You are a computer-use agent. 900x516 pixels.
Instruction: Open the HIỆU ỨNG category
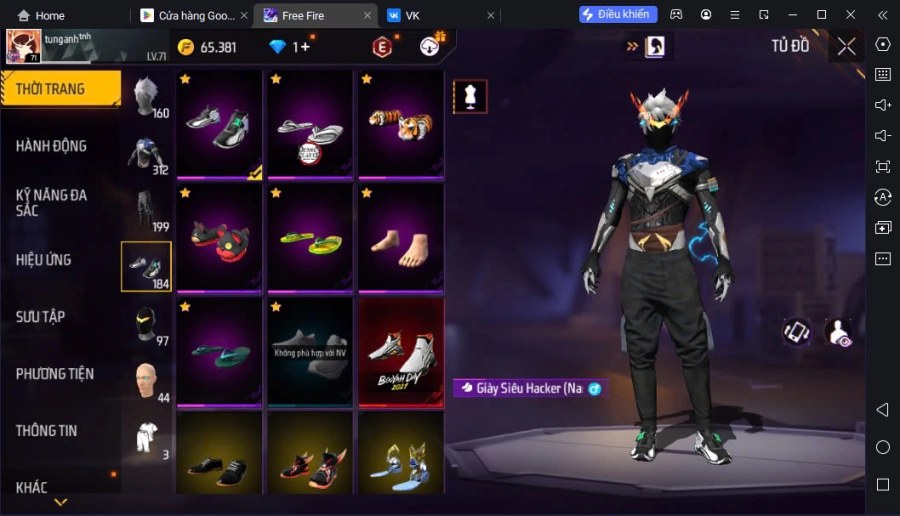tap(44, 260)
